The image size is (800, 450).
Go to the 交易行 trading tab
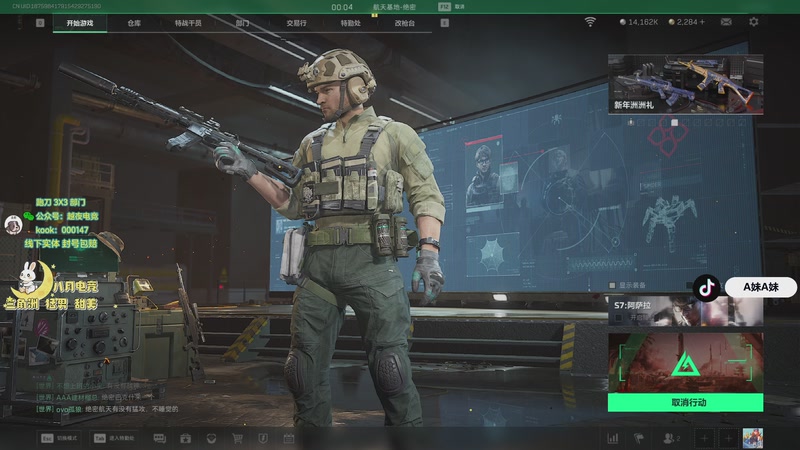click(296, 22)
